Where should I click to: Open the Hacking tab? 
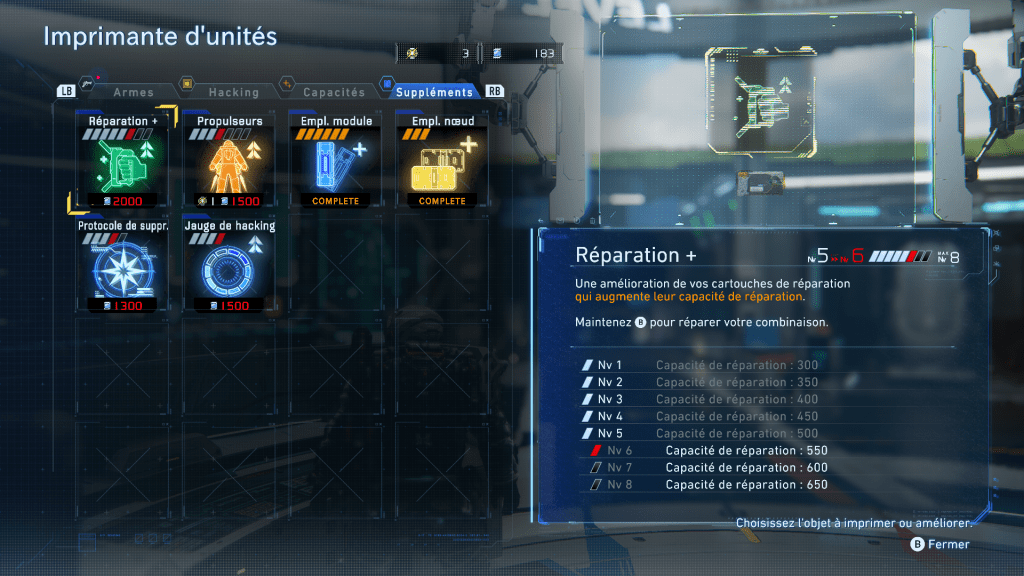pyautogui.click(x=233, y=92)
